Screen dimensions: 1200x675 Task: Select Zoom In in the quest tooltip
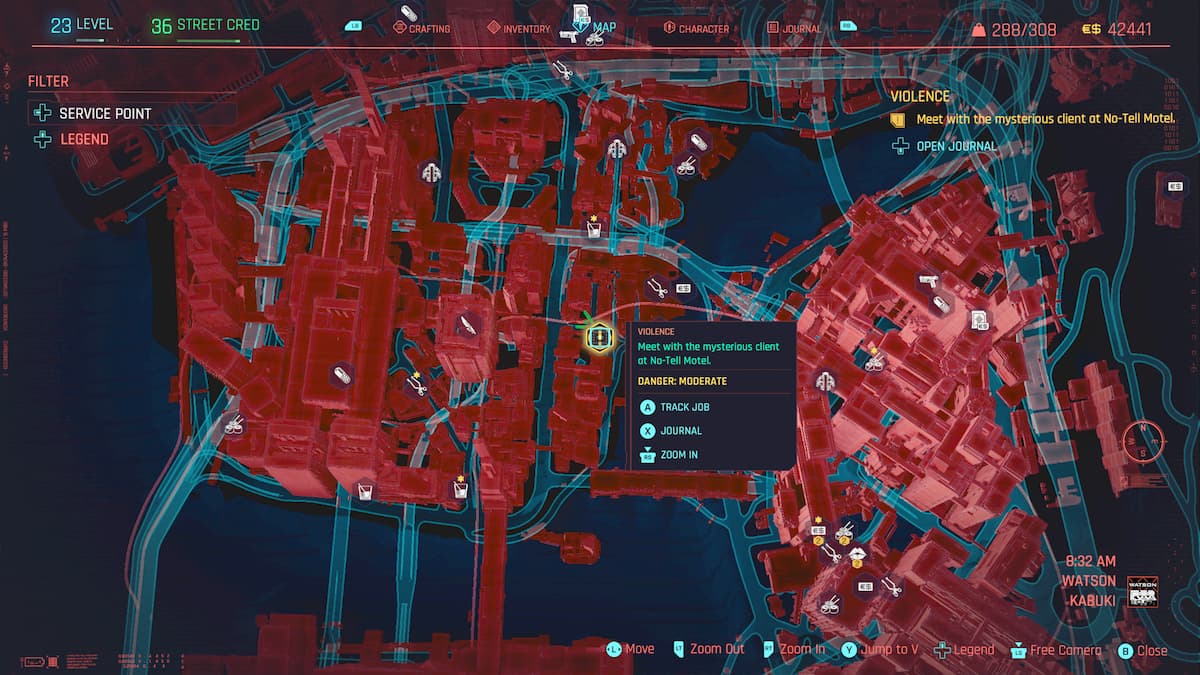(679, 455)
